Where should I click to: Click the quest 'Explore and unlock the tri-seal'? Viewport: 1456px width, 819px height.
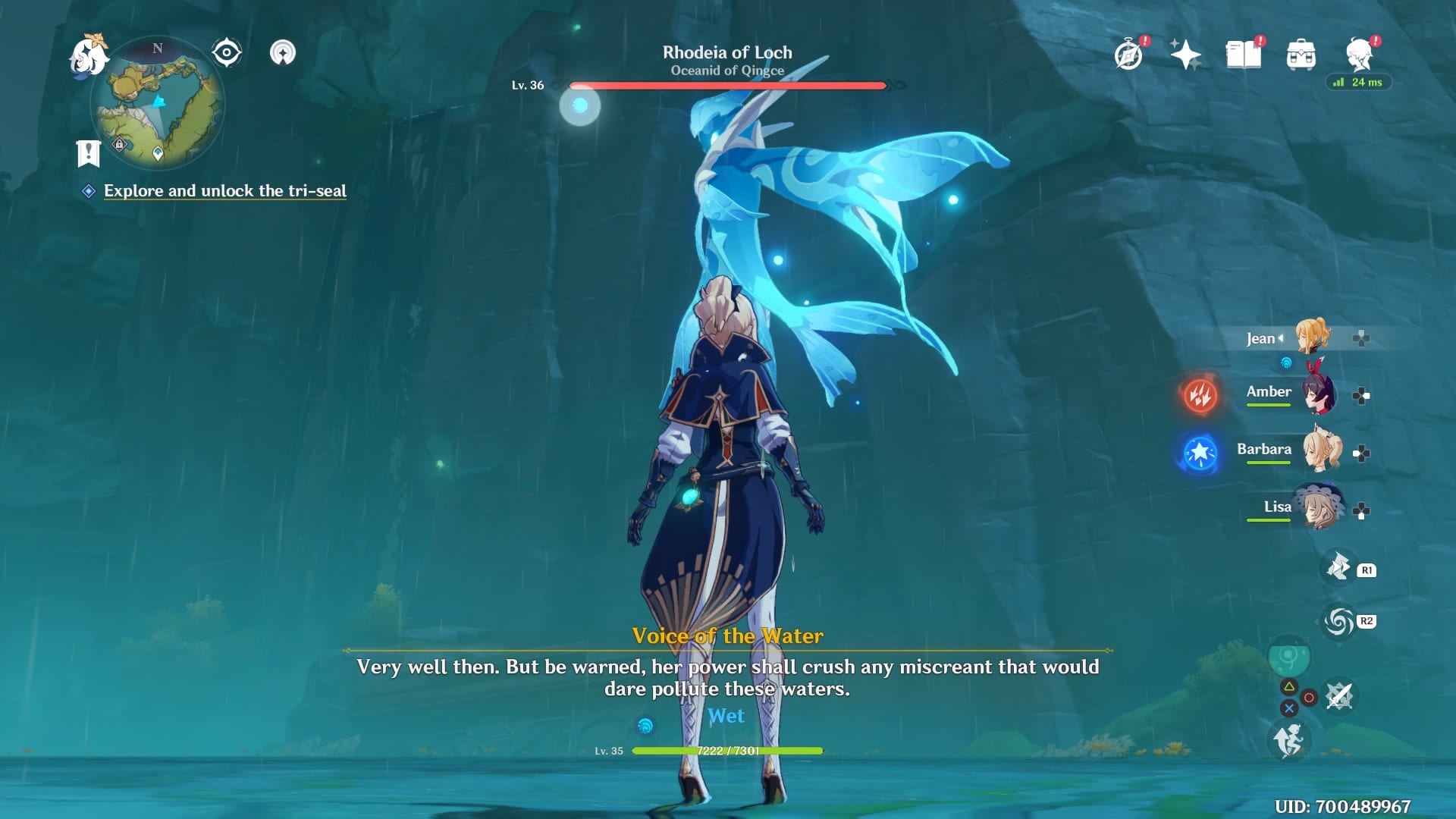pos(224,191)
